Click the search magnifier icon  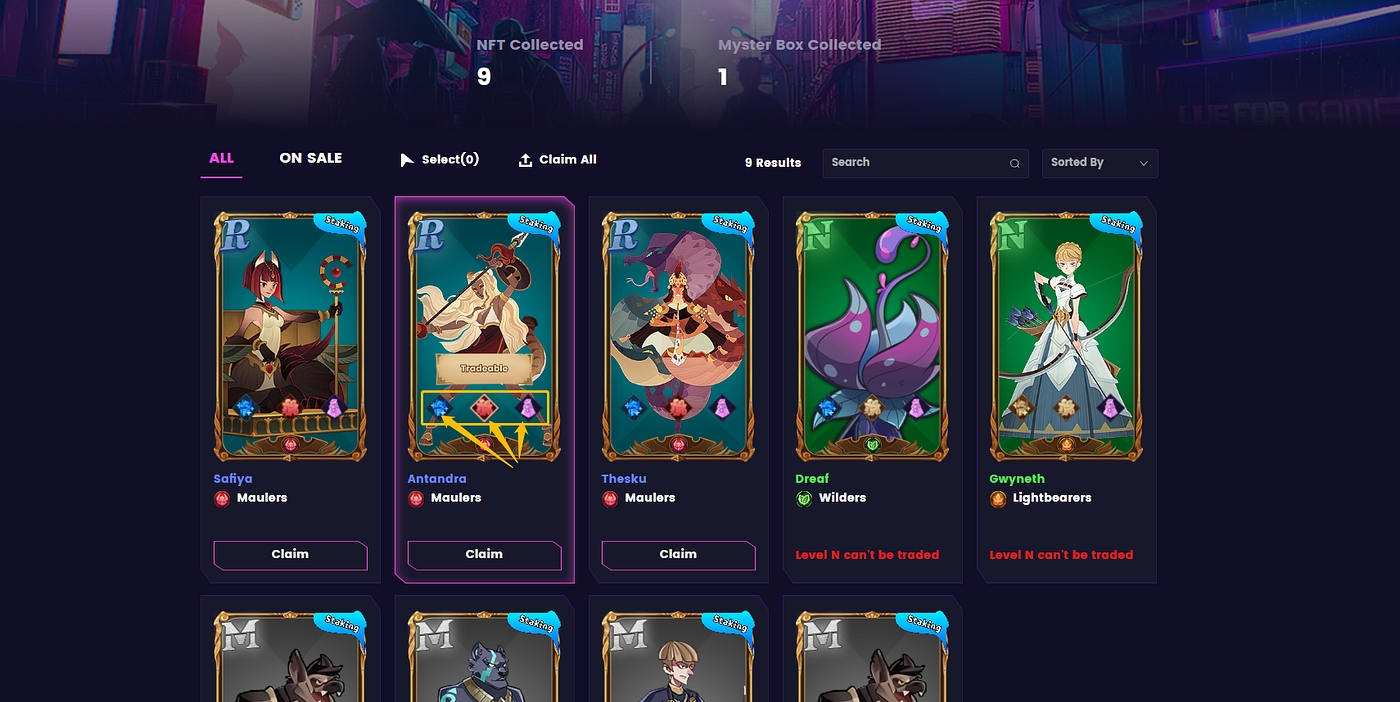click(x=1014, y=164)
